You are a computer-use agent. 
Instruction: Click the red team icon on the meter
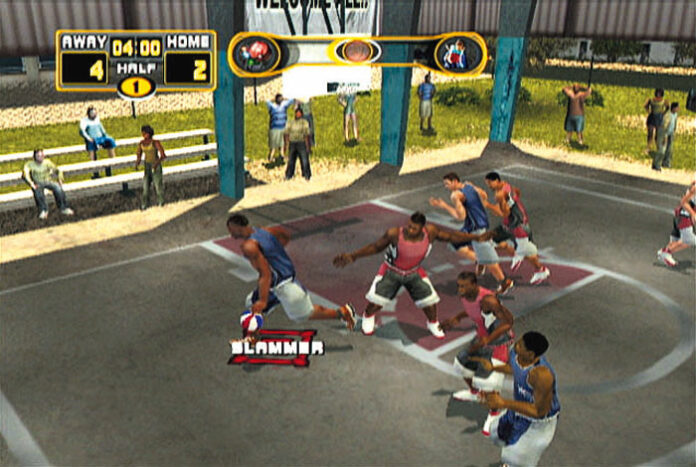point(257,53)
